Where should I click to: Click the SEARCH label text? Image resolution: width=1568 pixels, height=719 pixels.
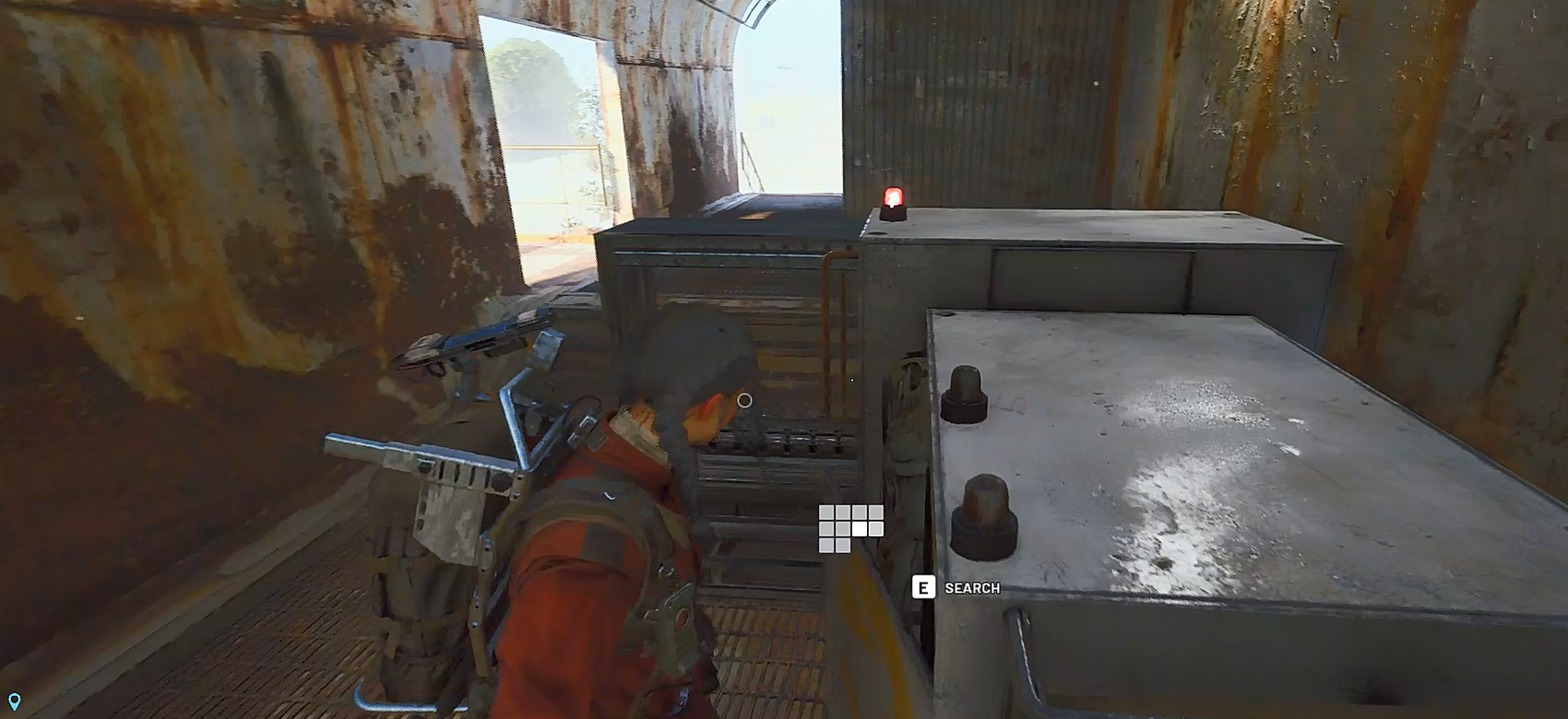pyautogui.click(x=971, y=588)
